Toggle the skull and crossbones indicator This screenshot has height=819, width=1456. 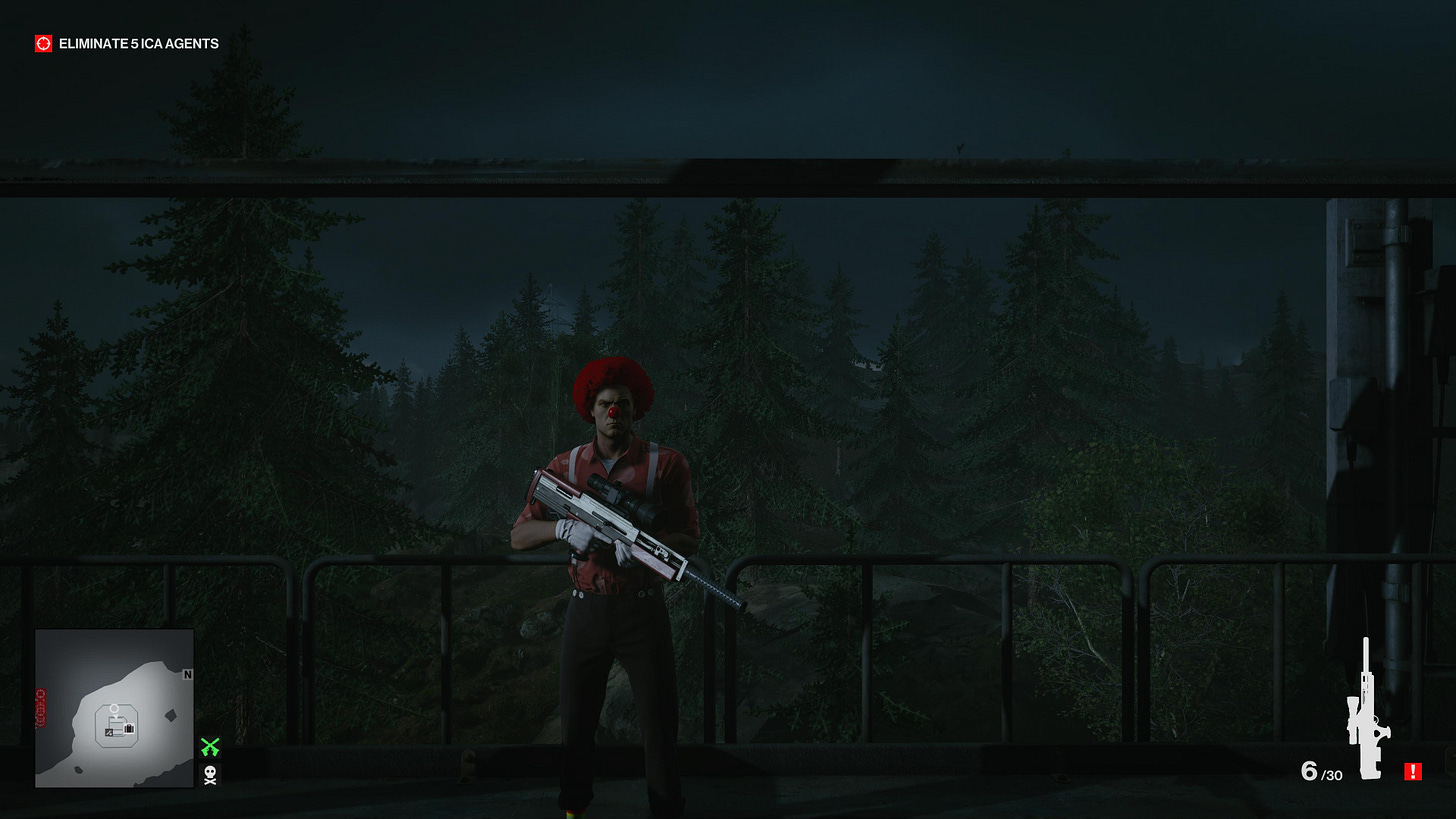(x=208, y=776)
